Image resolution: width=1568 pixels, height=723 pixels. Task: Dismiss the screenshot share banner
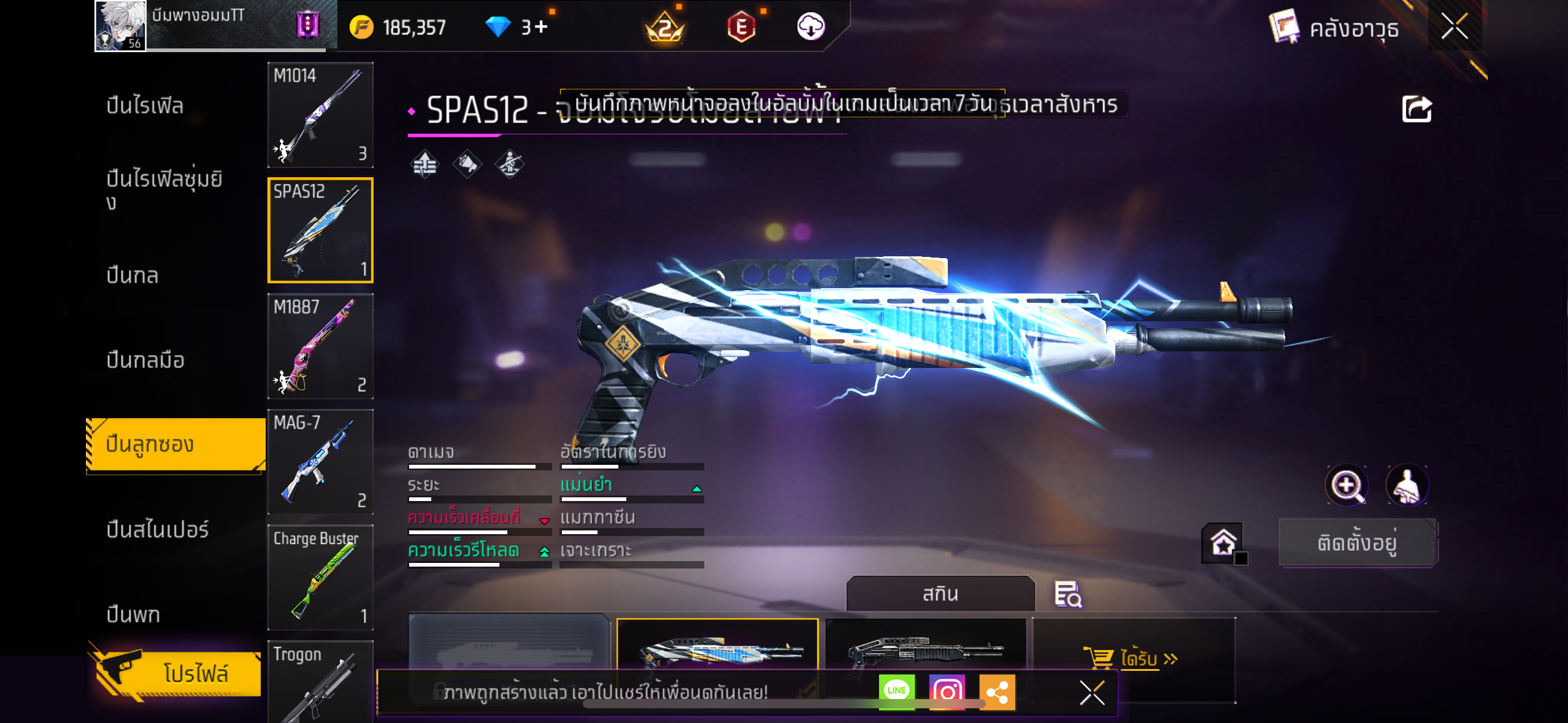1092,693
